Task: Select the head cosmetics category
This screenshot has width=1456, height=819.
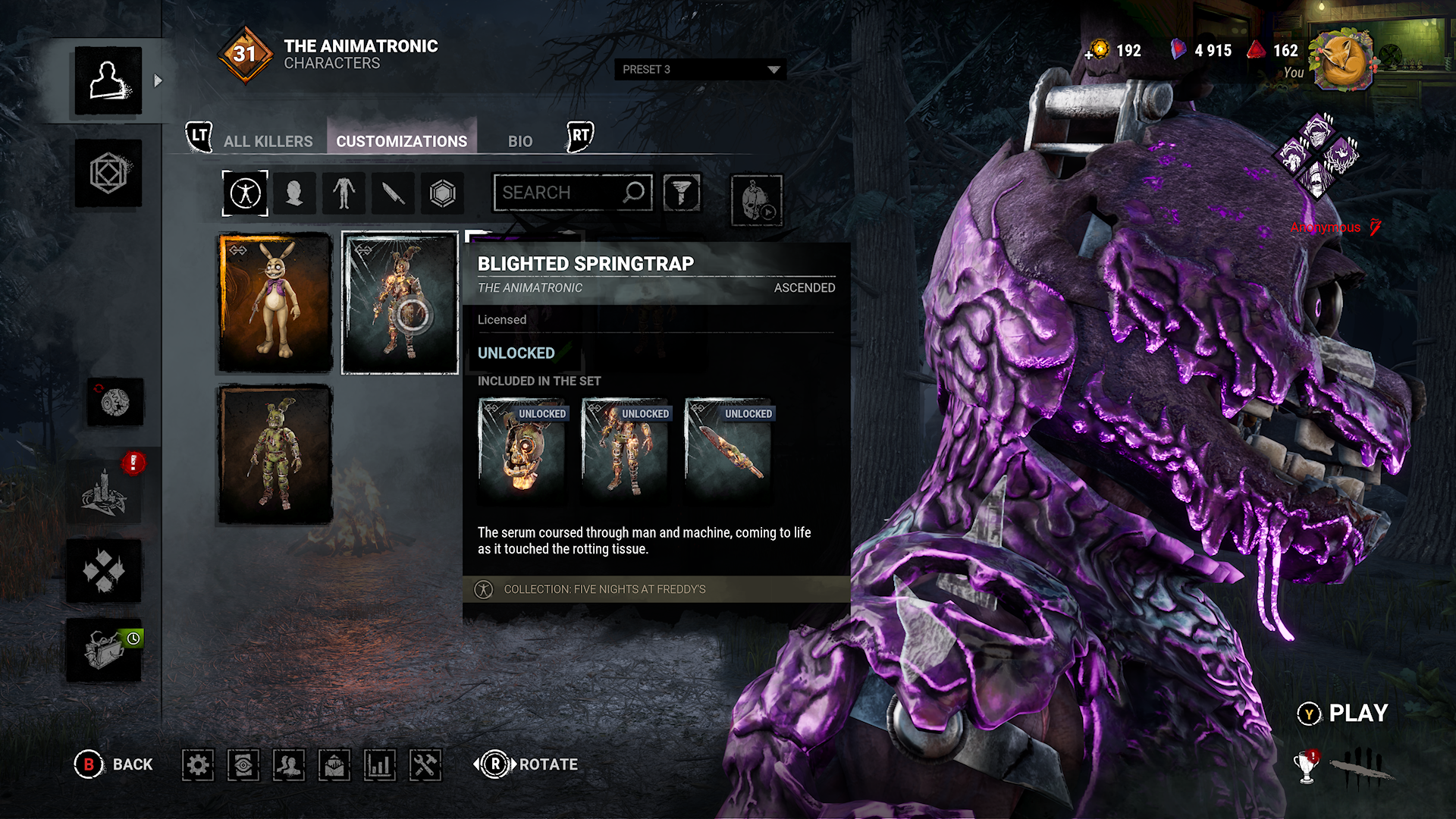Action: click(294, 193)
